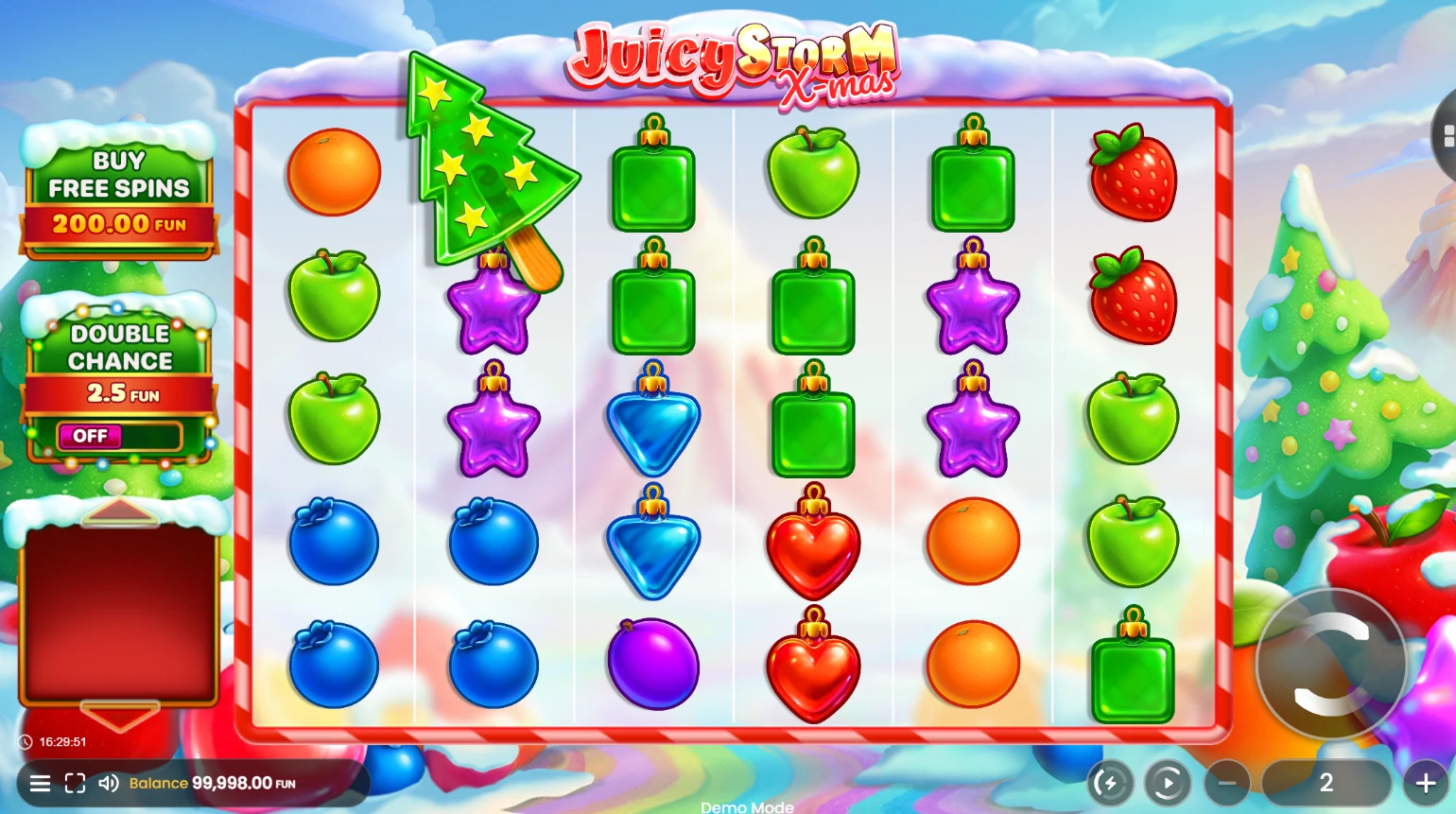Enter fullscreen mode
The image size is (1456, 814).
(75, 783)
